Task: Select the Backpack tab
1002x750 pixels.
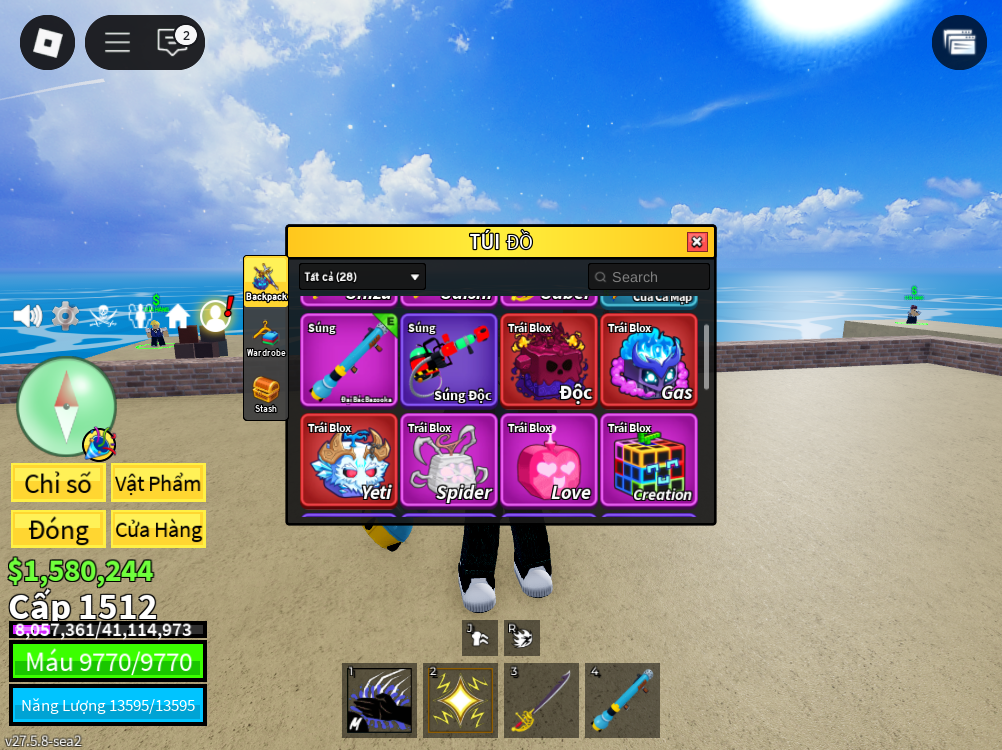Action: point(266,281)
